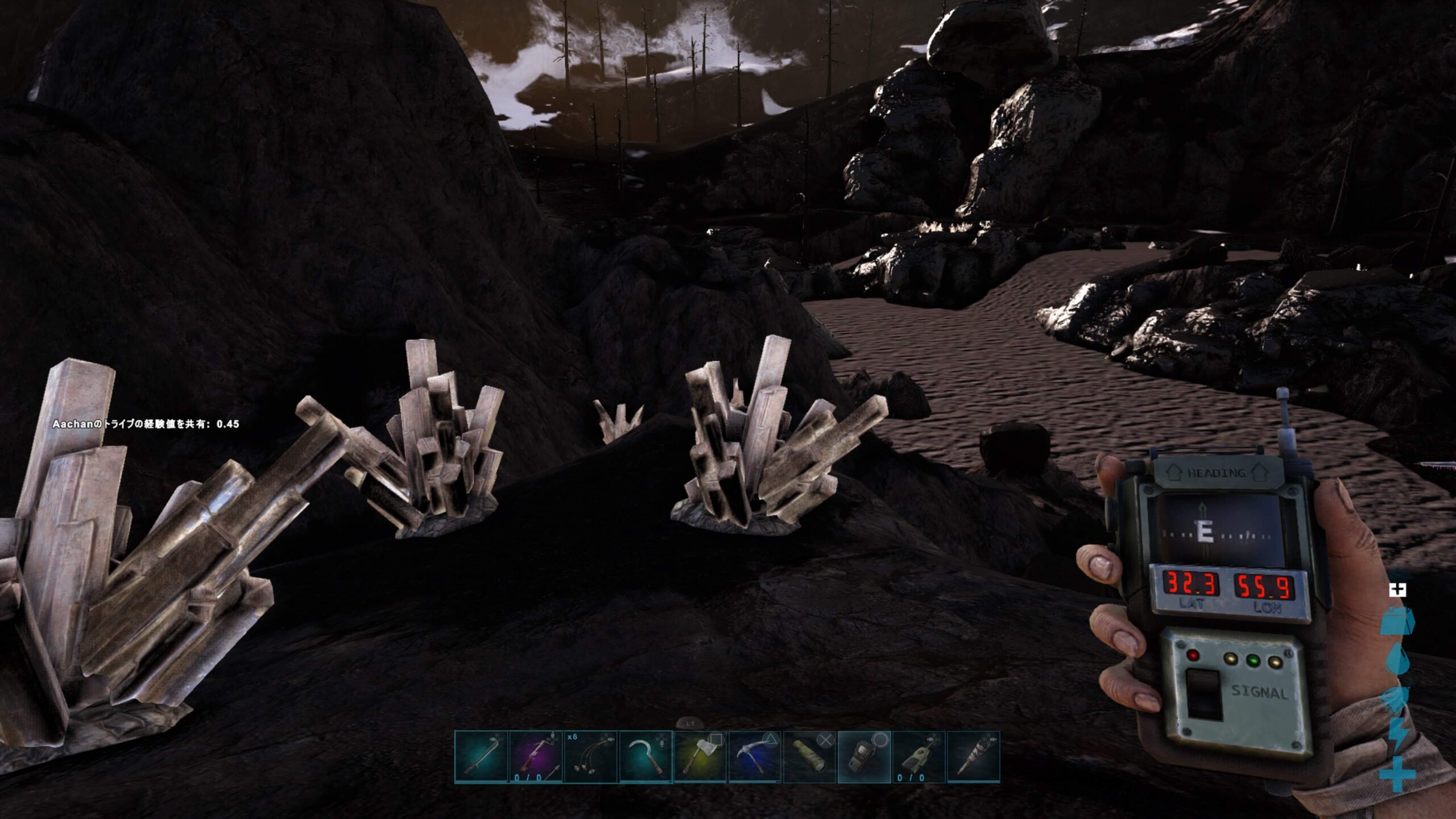Click the GPS device hotbar slot
This screenshot has width=1456, height=819.
click(x=863, y=757)
